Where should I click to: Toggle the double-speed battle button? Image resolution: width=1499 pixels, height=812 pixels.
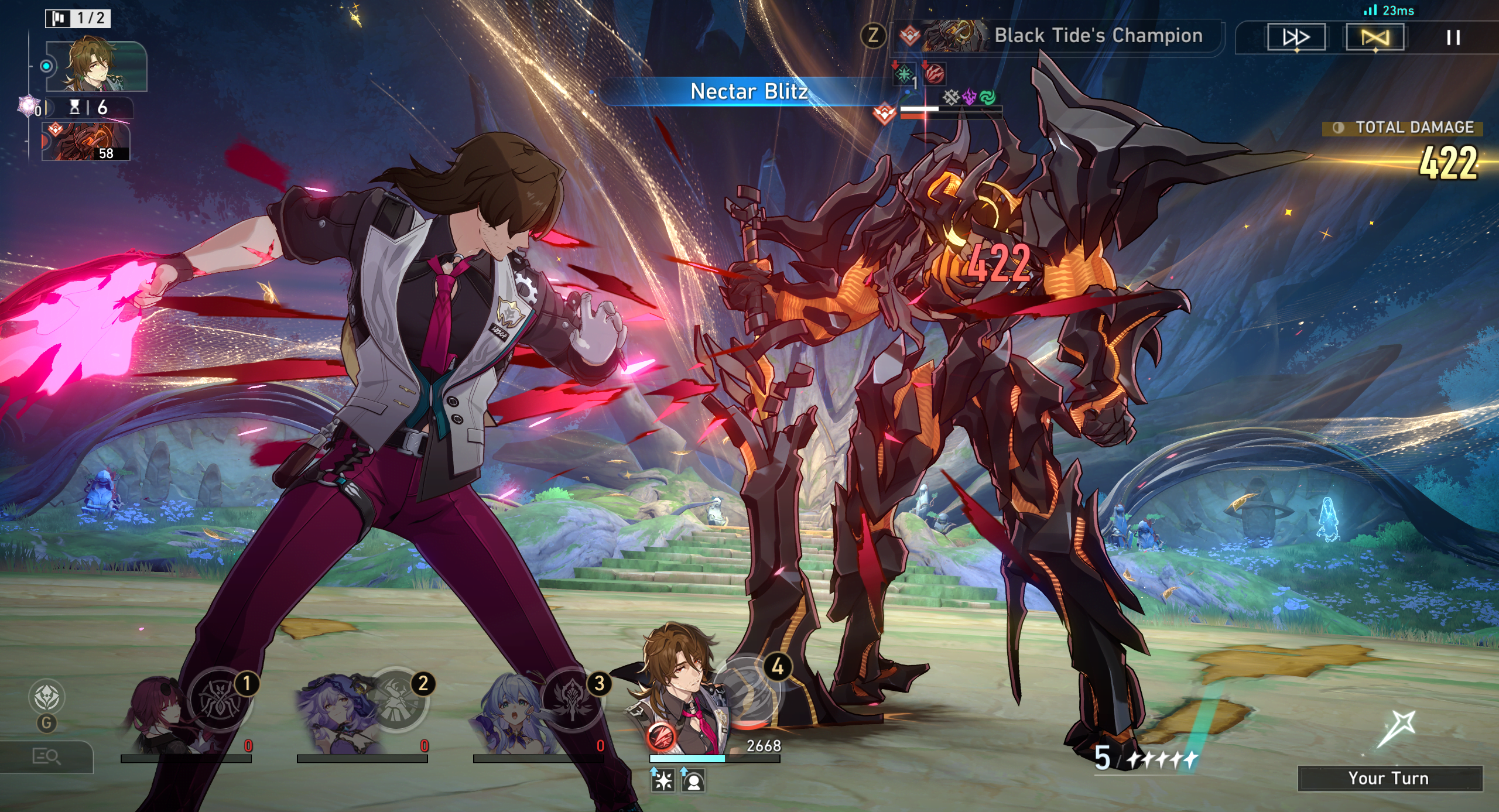click(x=1296, y=37)
